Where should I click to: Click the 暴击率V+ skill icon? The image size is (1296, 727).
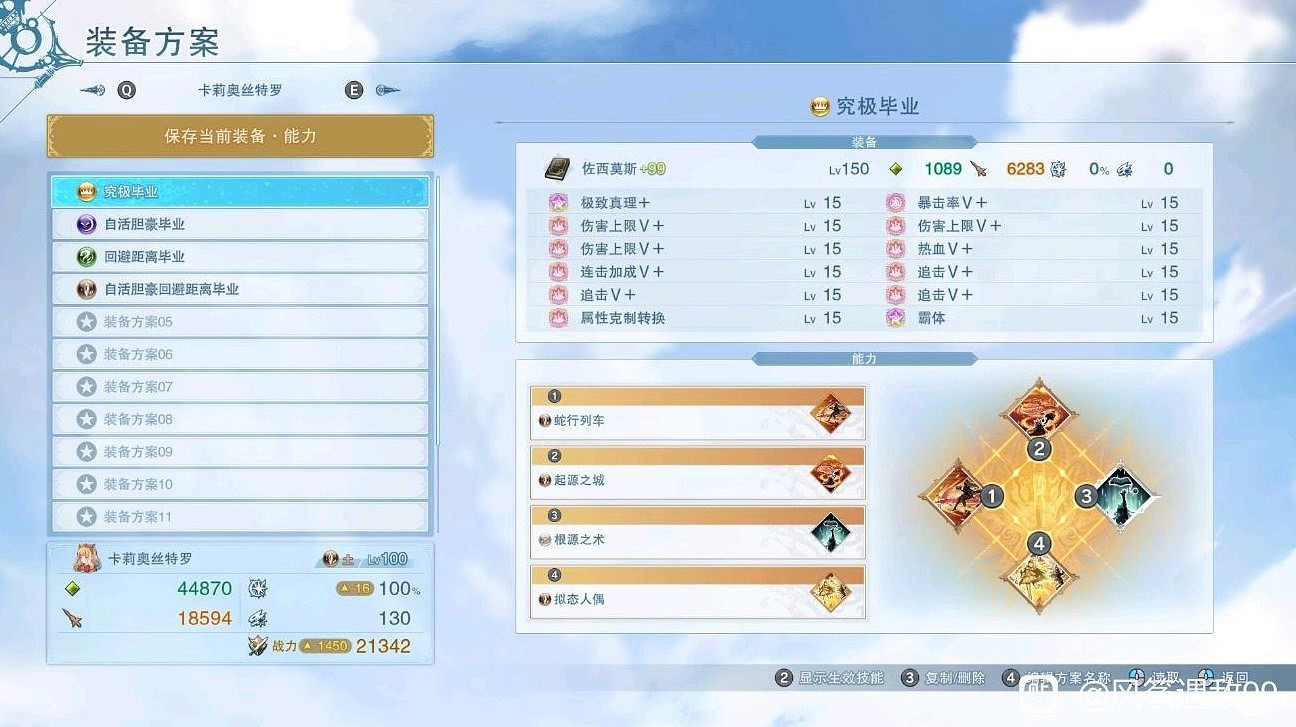click(x=894, y=202)
